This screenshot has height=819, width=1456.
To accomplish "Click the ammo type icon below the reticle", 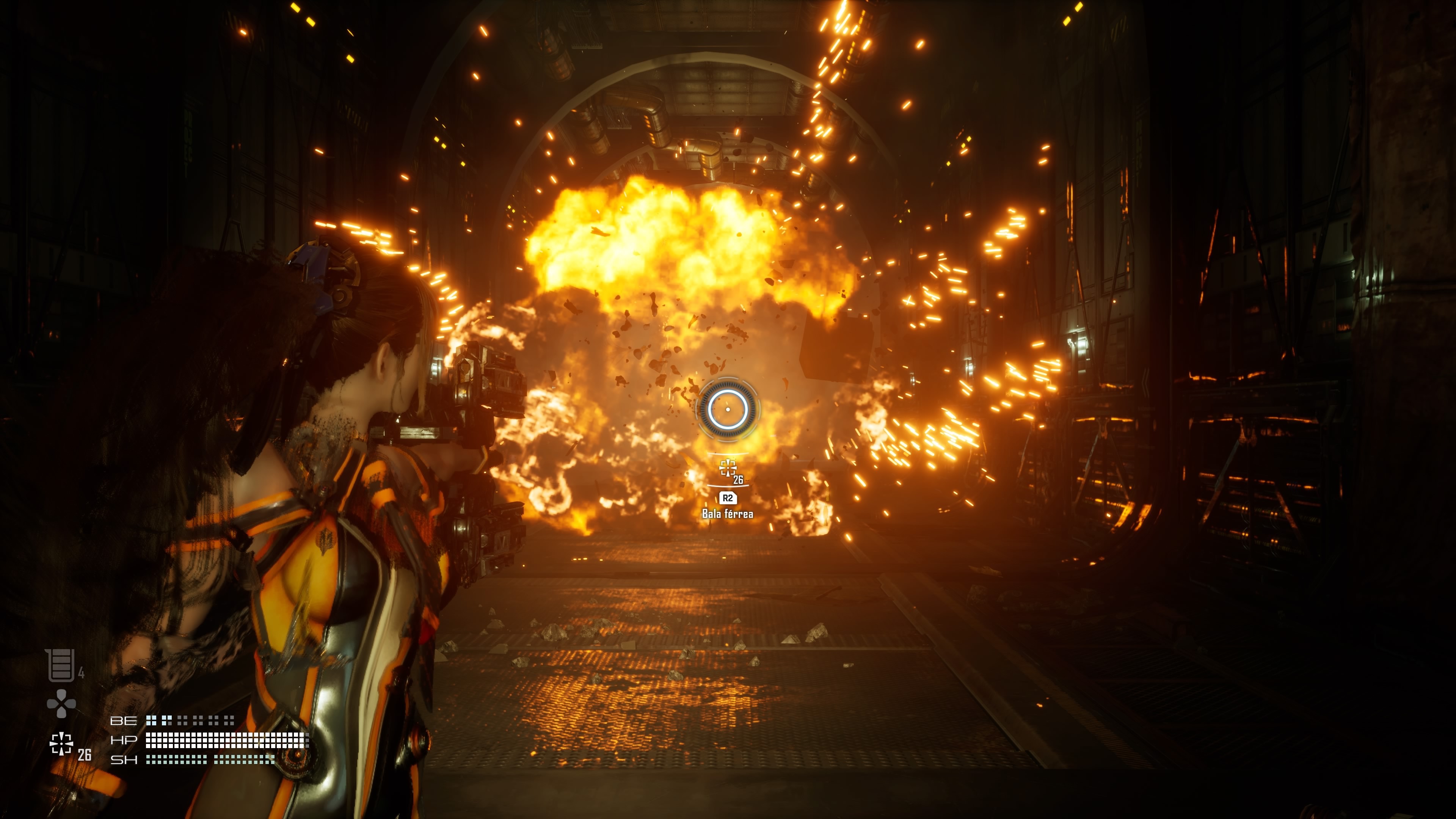I will click(x=728, y=468).
